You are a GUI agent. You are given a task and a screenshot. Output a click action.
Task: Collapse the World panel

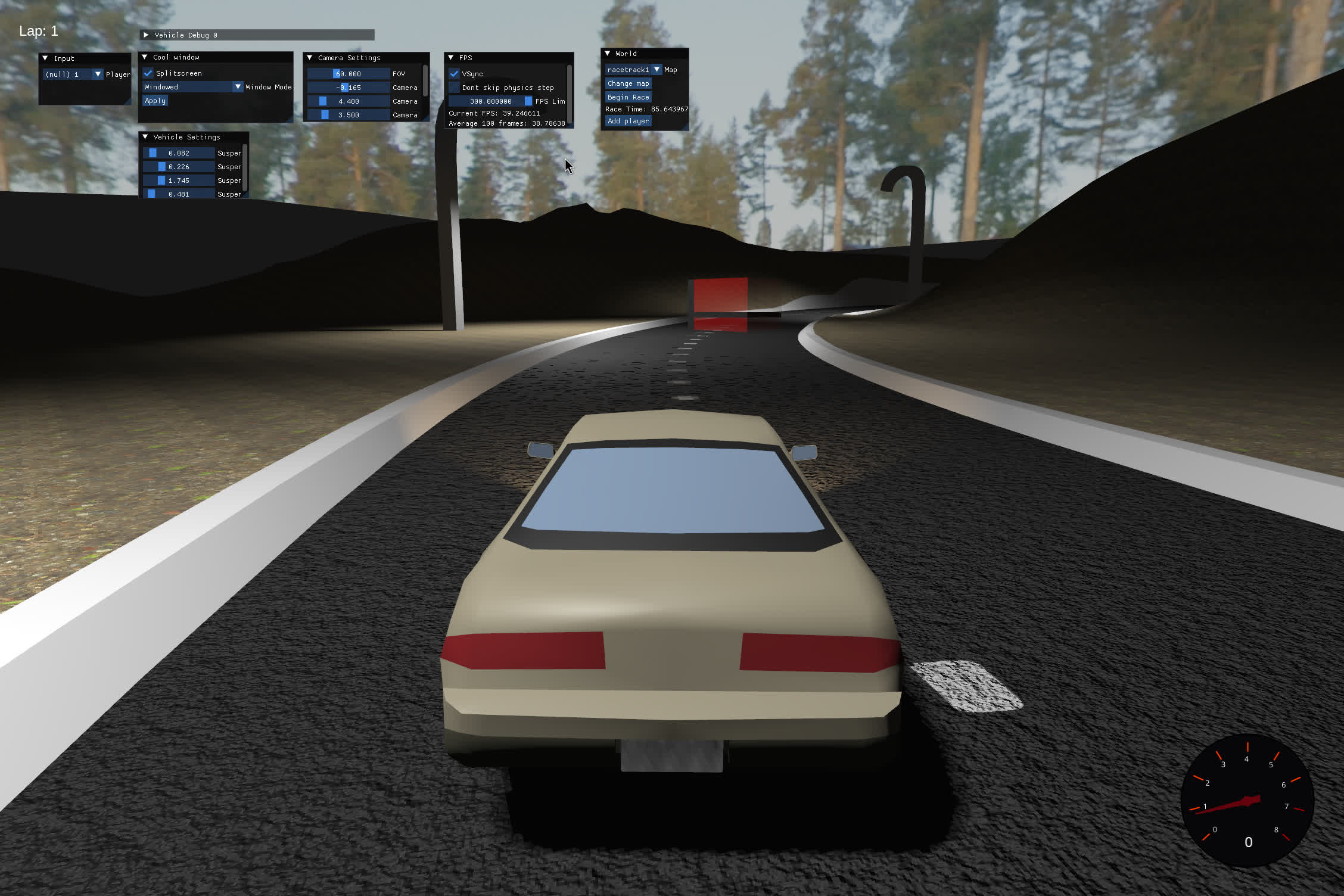coord(607,54)
